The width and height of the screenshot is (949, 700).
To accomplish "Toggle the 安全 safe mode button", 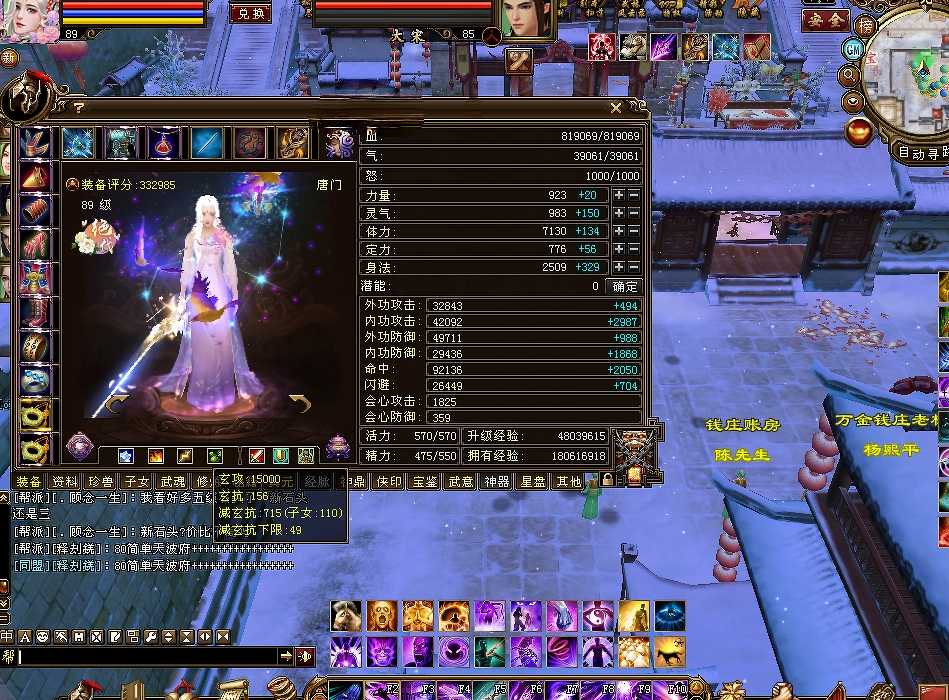I will (825, 20).
